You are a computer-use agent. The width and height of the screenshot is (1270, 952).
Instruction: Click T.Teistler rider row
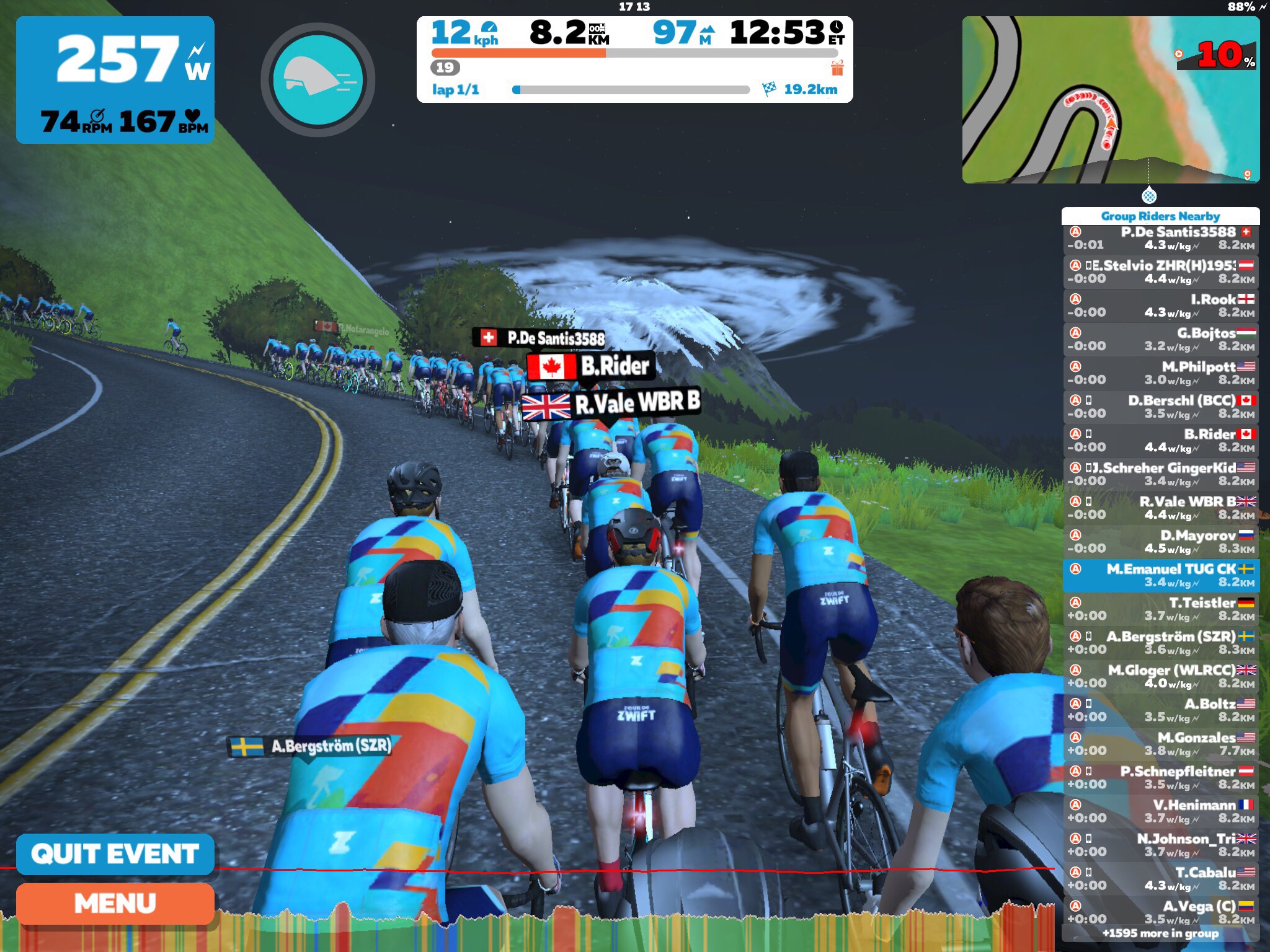(x=1160, y=609)
